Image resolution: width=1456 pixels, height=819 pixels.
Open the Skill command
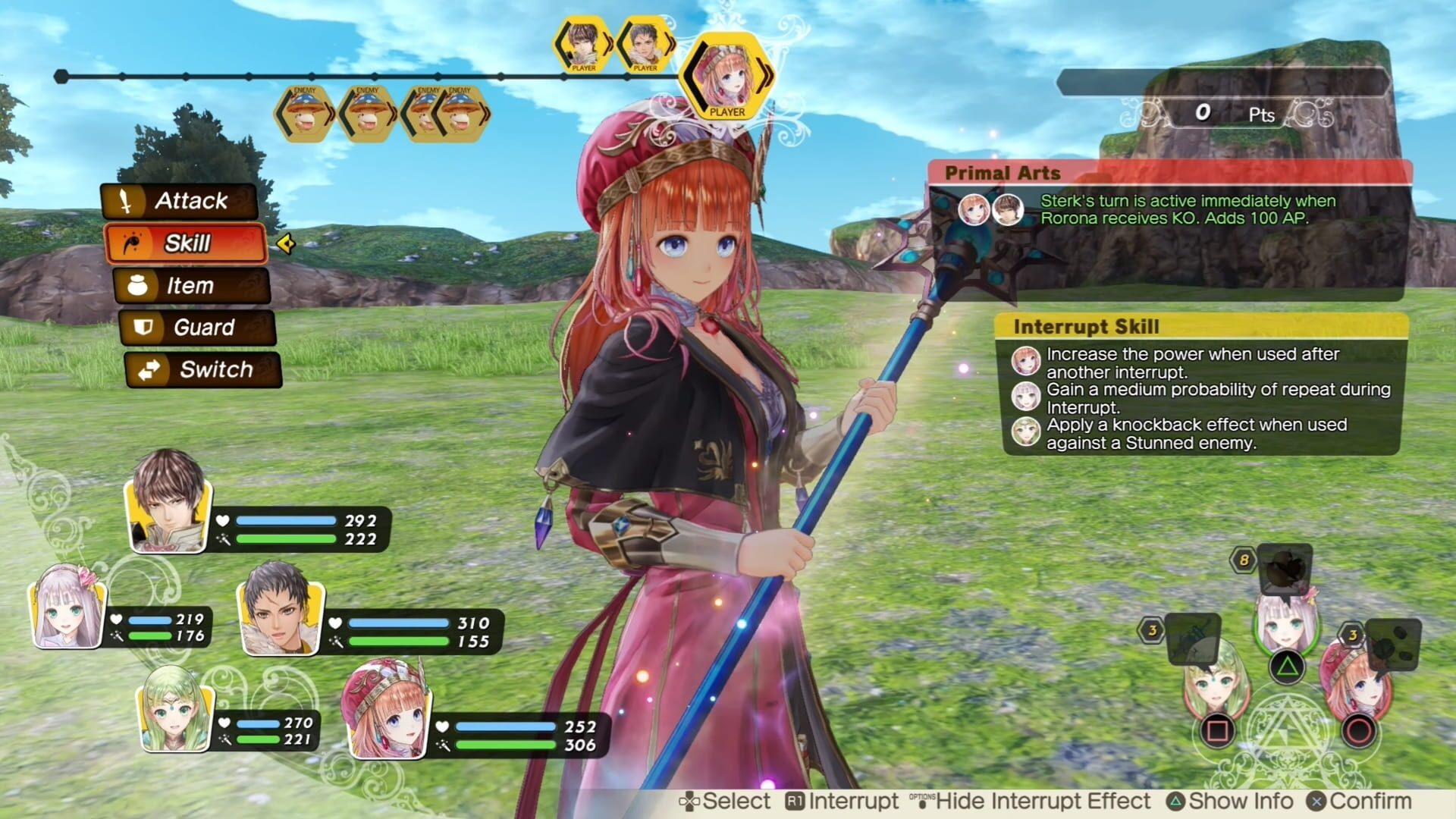188,244
